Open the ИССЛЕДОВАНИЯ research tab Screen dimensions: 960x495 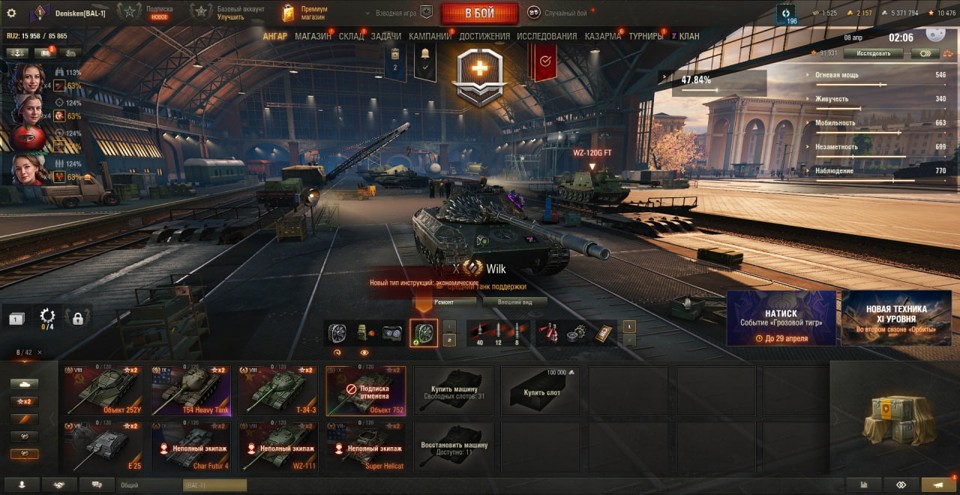(546, 37)
